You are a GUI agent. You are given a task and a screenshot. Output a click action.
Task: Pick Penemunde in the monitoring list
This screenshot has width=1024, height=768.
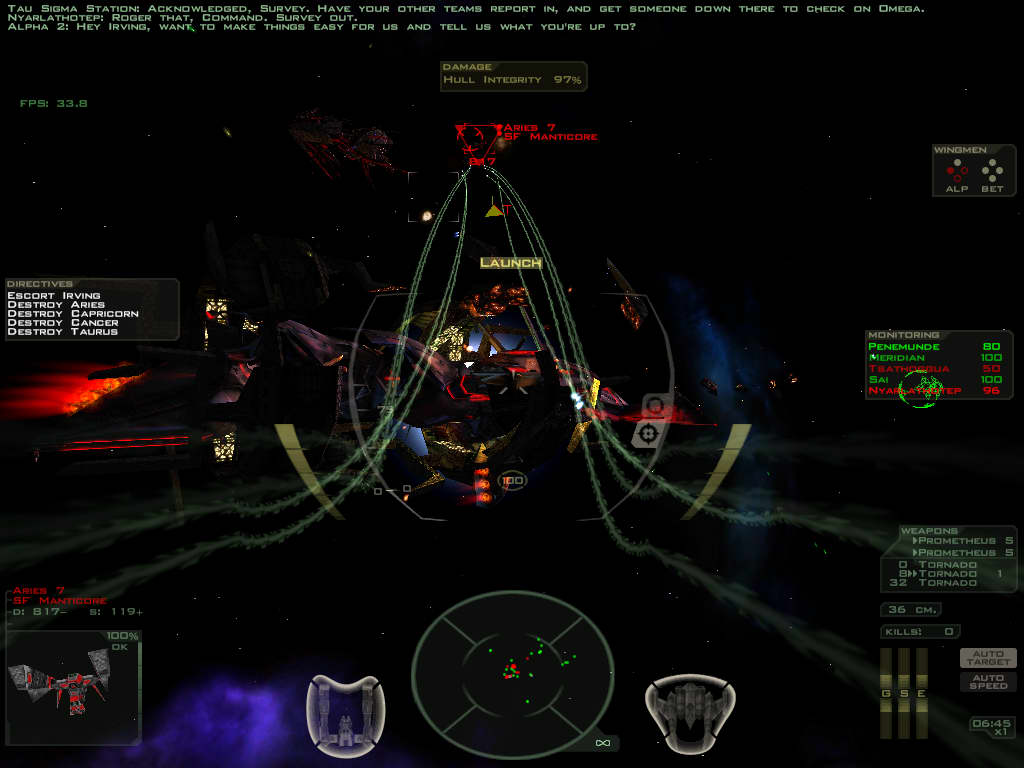(905, 347)
